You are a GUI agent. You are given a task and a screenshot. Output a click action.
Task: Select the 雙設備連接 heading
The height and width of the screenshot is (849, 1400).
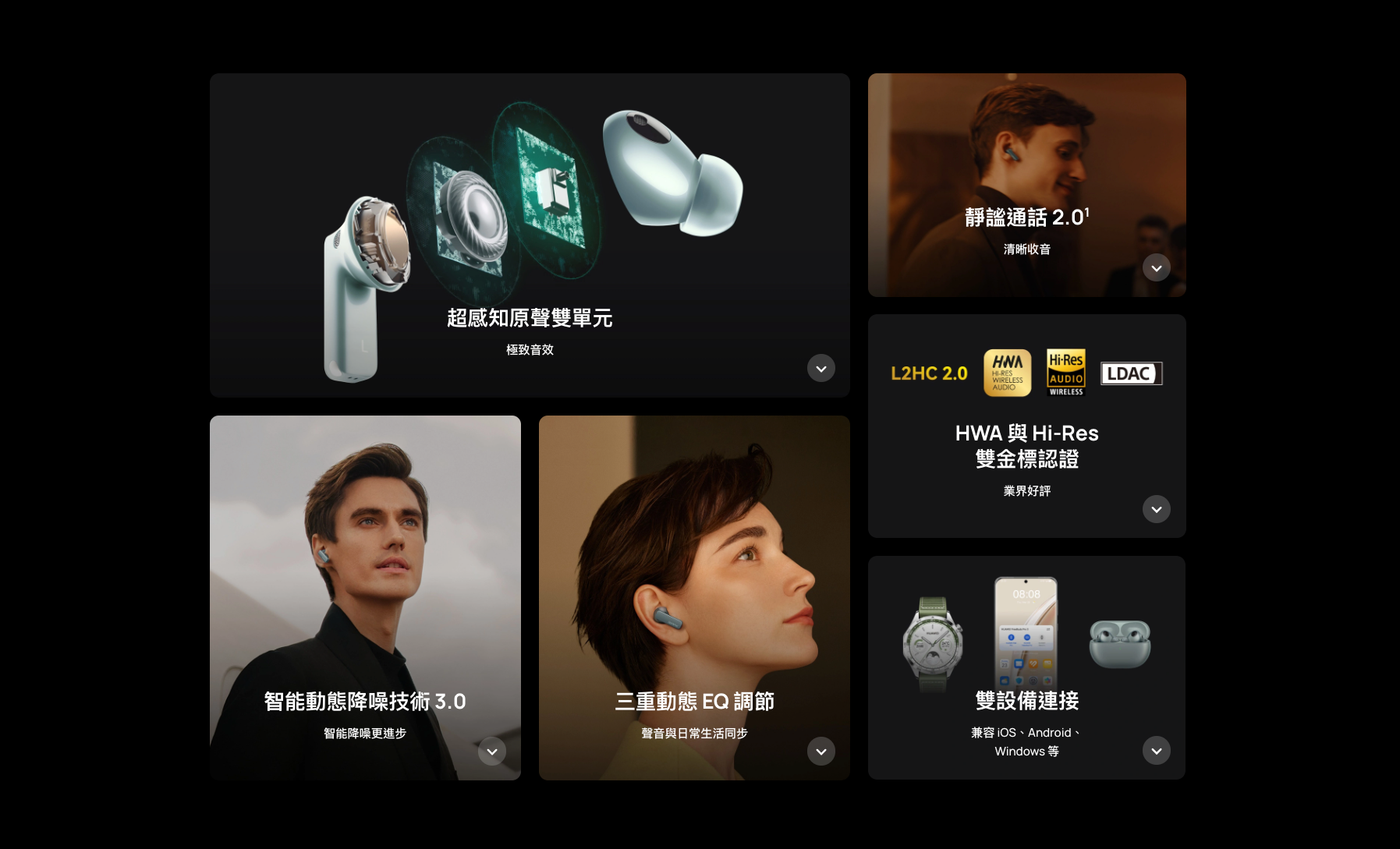(x=1026, y=701)
